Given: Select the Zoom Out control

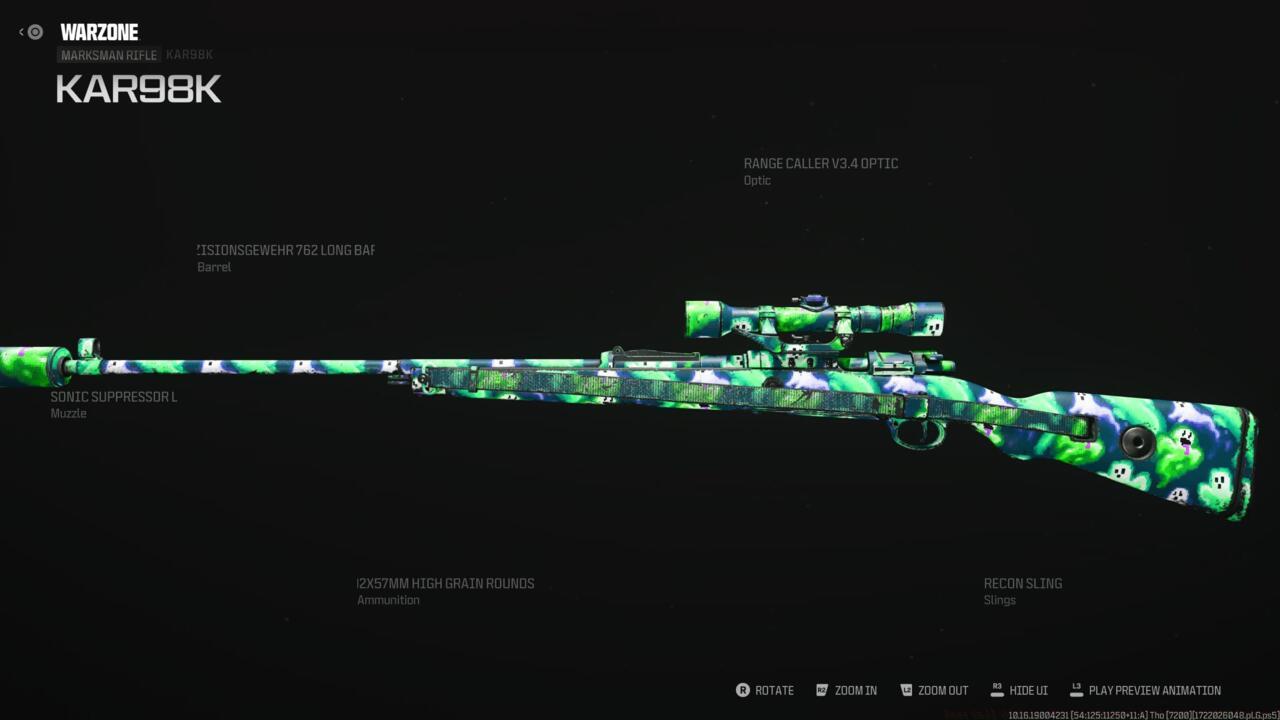Looking at the screenshot, I should click(x=934, y=690).
